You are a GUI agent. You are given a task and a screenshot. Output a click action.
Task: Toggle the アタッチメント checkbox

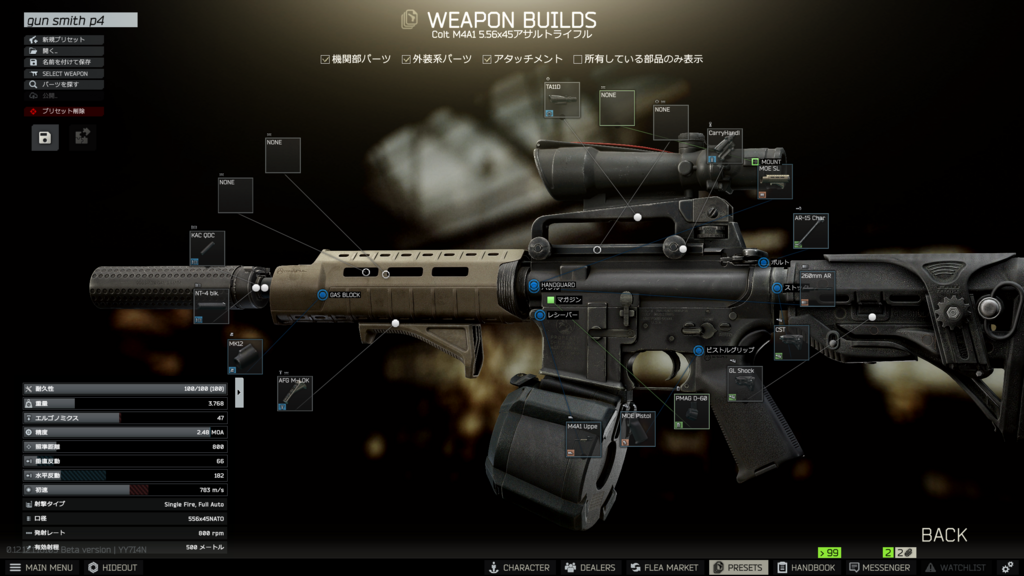pos(487,60)
